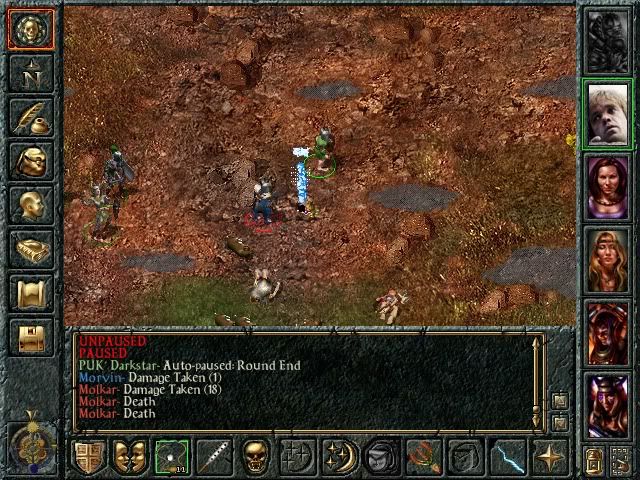640x480 pixels.
Task: Use the skull action button
Action: pyautogui.click(x=256, y=457)
